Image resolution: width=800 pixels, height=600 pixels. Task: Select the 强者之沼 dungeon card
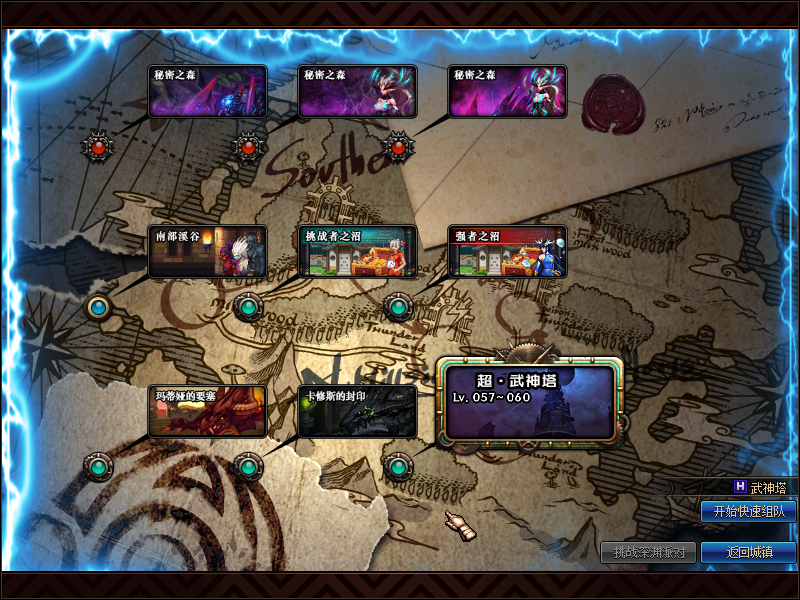[x=507, y=251]
